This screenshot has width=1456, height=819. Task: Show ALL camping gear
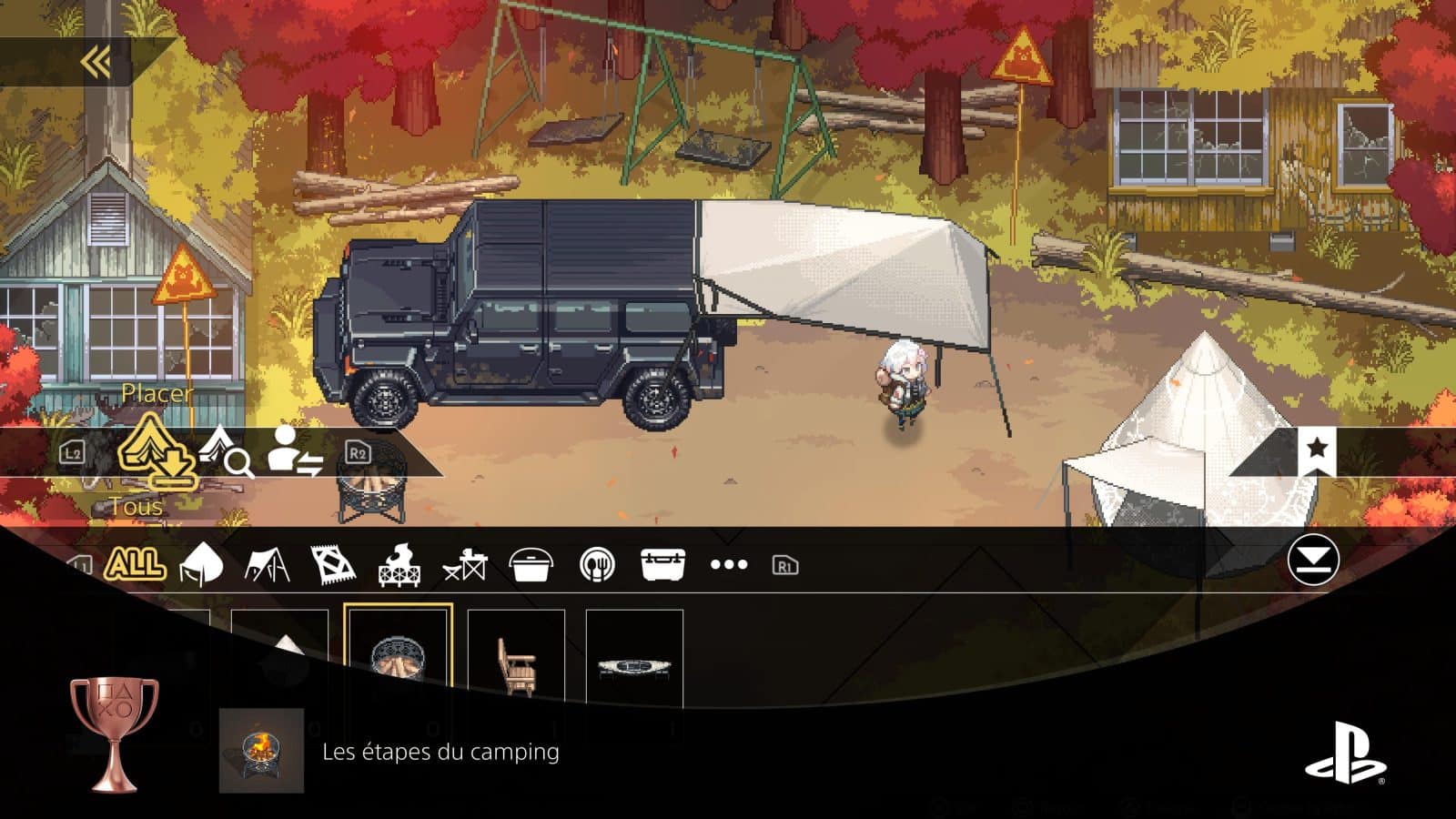pos(135,564)
